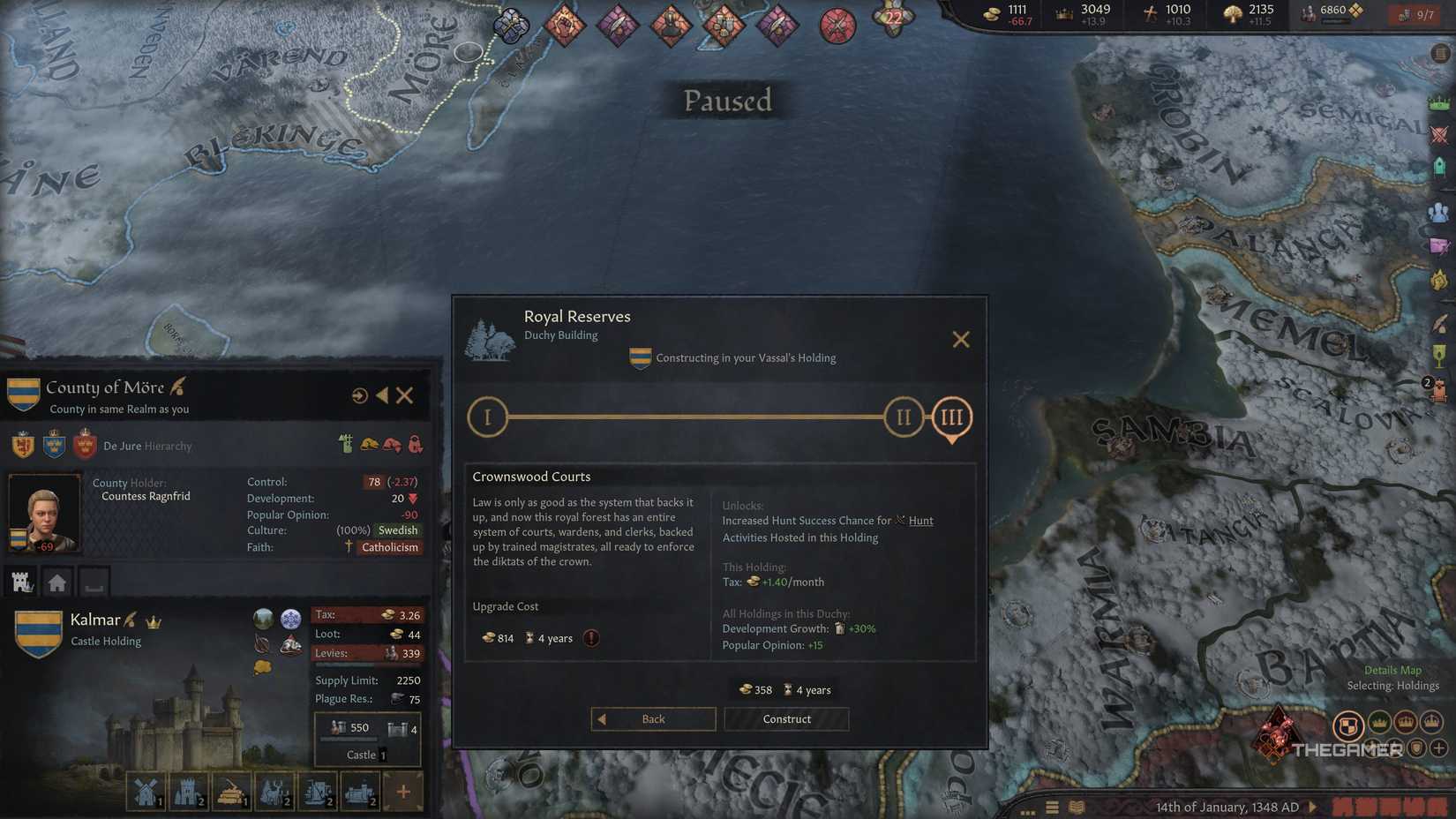The width and height of the screenshot is (1456, 819).
Task: Open the lumber camp building slot
Action: 231,792
